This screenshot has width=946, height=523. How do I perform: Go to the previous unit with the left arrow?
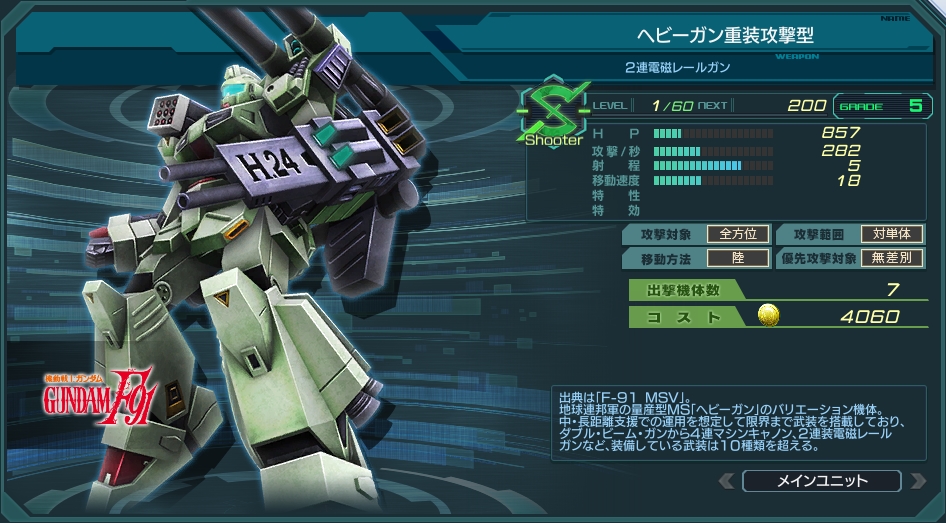pyautogui.click(x=727, y=481)
